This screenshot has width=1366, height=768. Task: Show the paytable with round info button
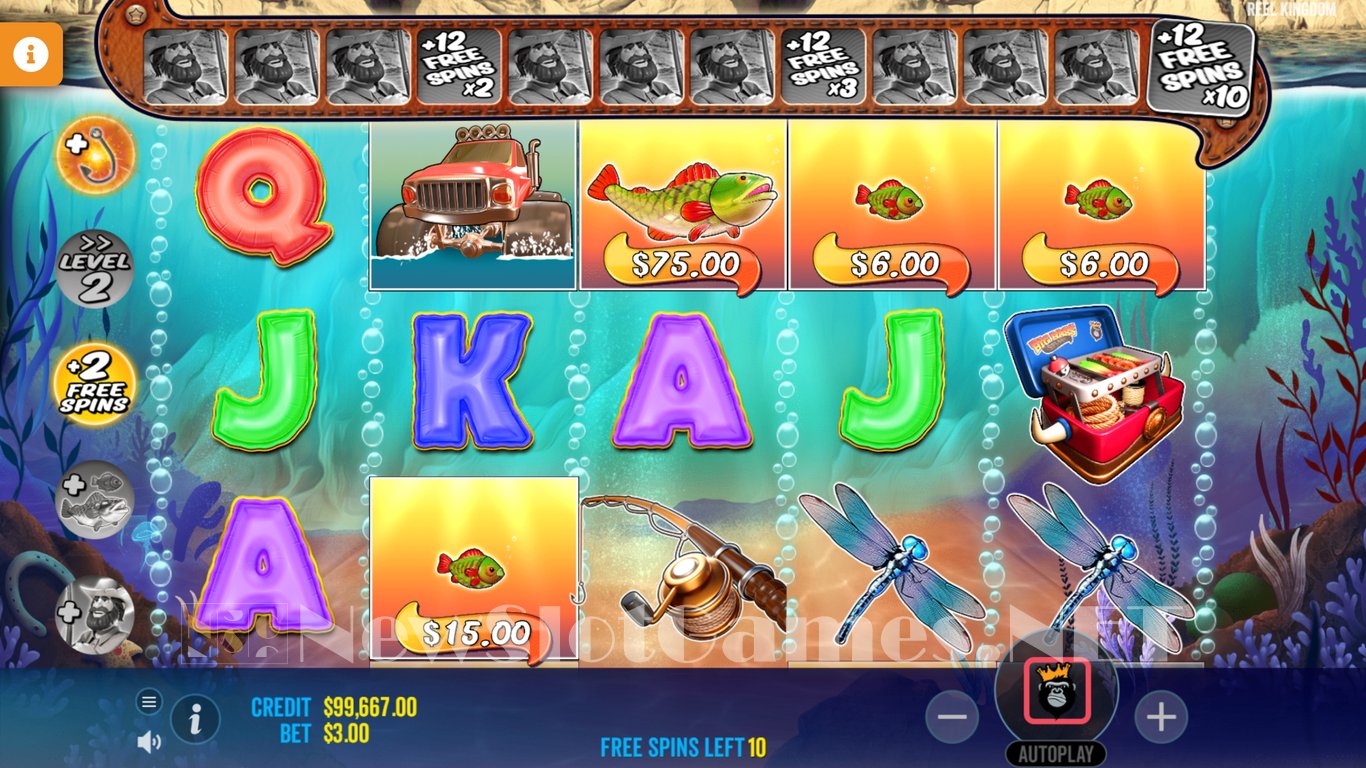(x=195, y=718)
